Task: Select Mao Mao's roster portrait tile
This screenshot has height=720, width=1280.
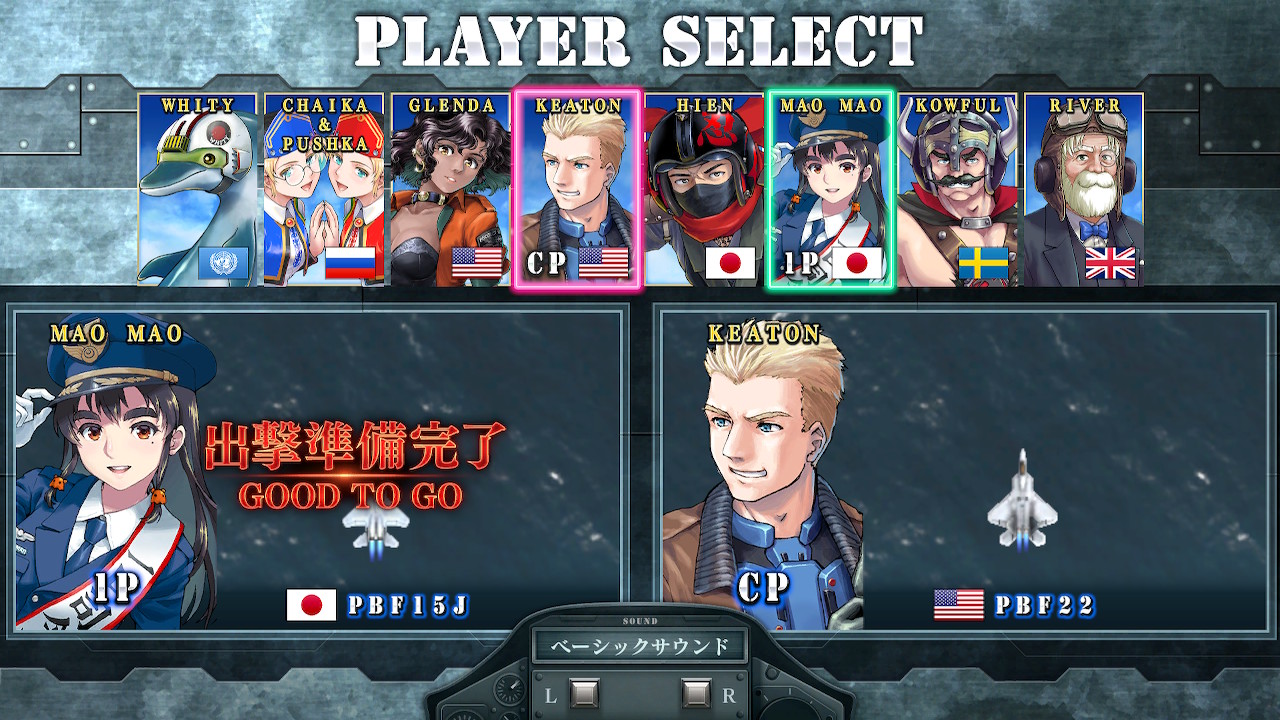Action: (830, 190)
